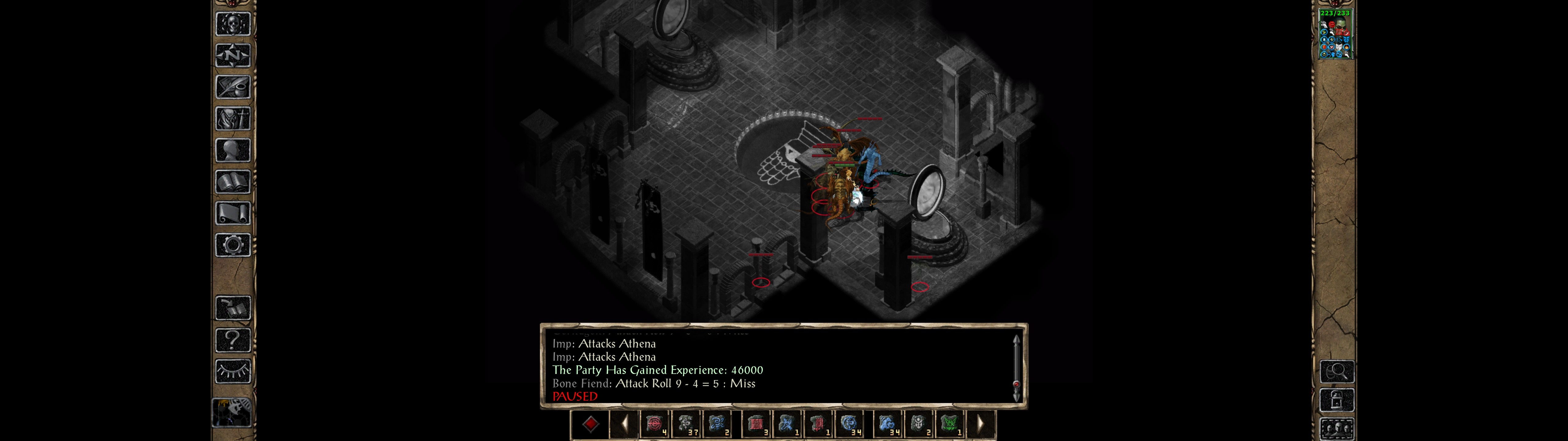Open the area map compass button
The image size is (1568, 441).
[232, 55]
